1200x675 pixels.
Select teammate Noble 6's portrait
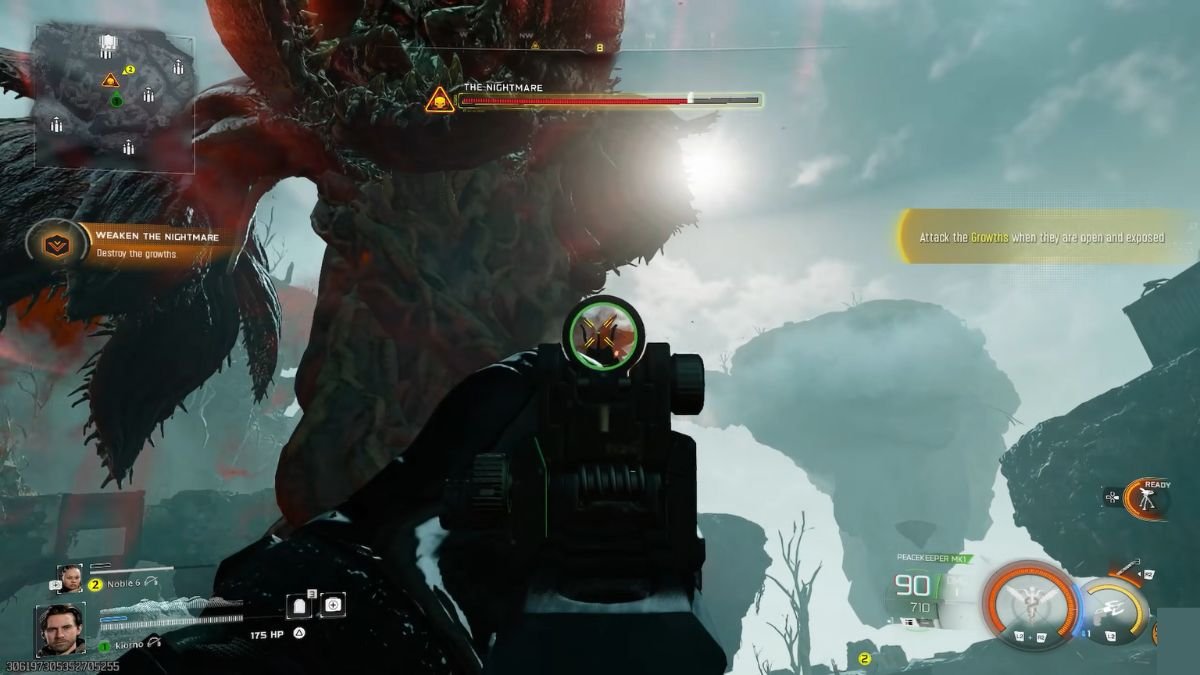[x=70, y=579]
